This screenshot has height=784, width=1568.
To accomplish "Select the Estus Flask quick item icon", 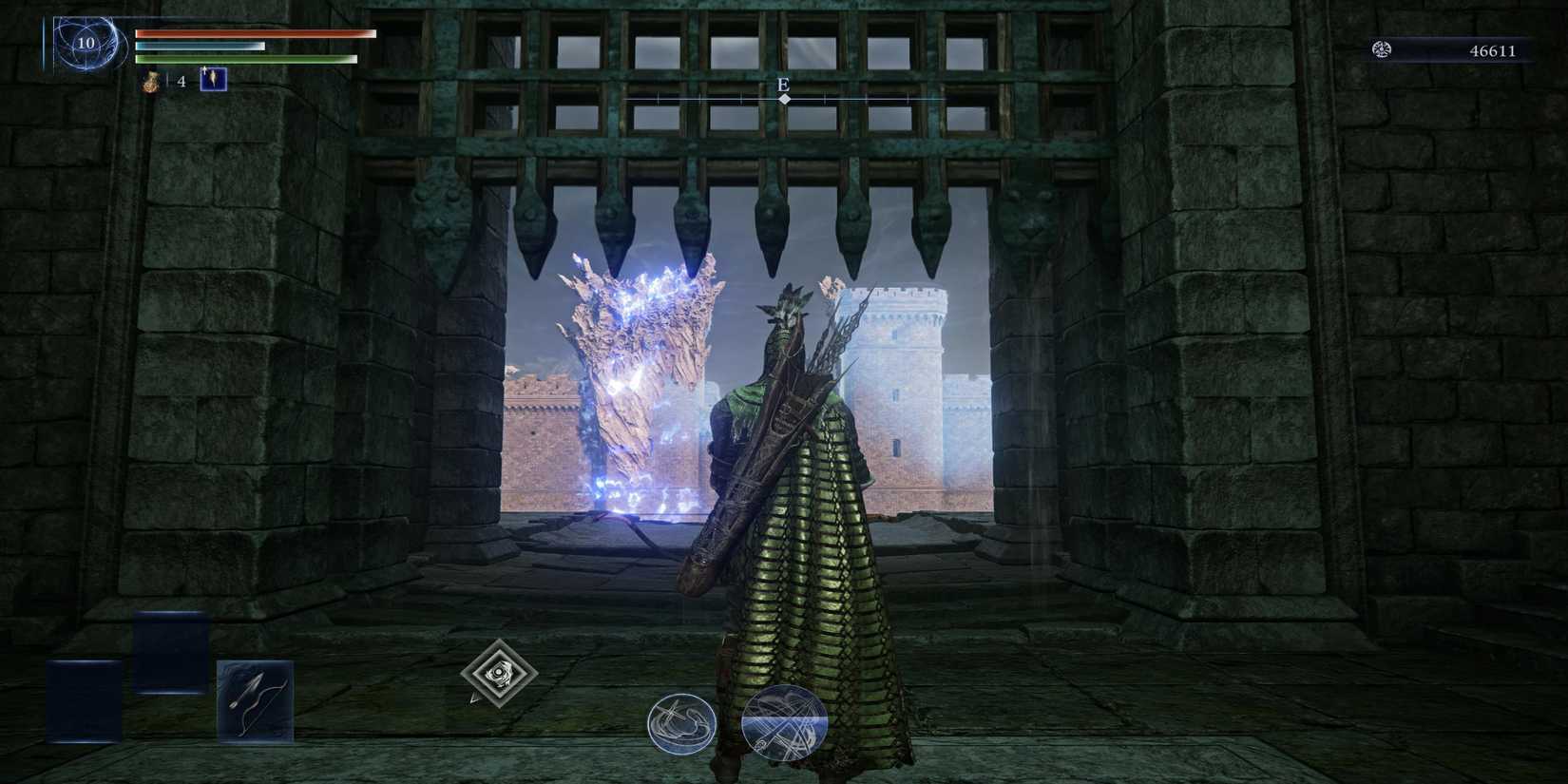I will tap(149, 83).
